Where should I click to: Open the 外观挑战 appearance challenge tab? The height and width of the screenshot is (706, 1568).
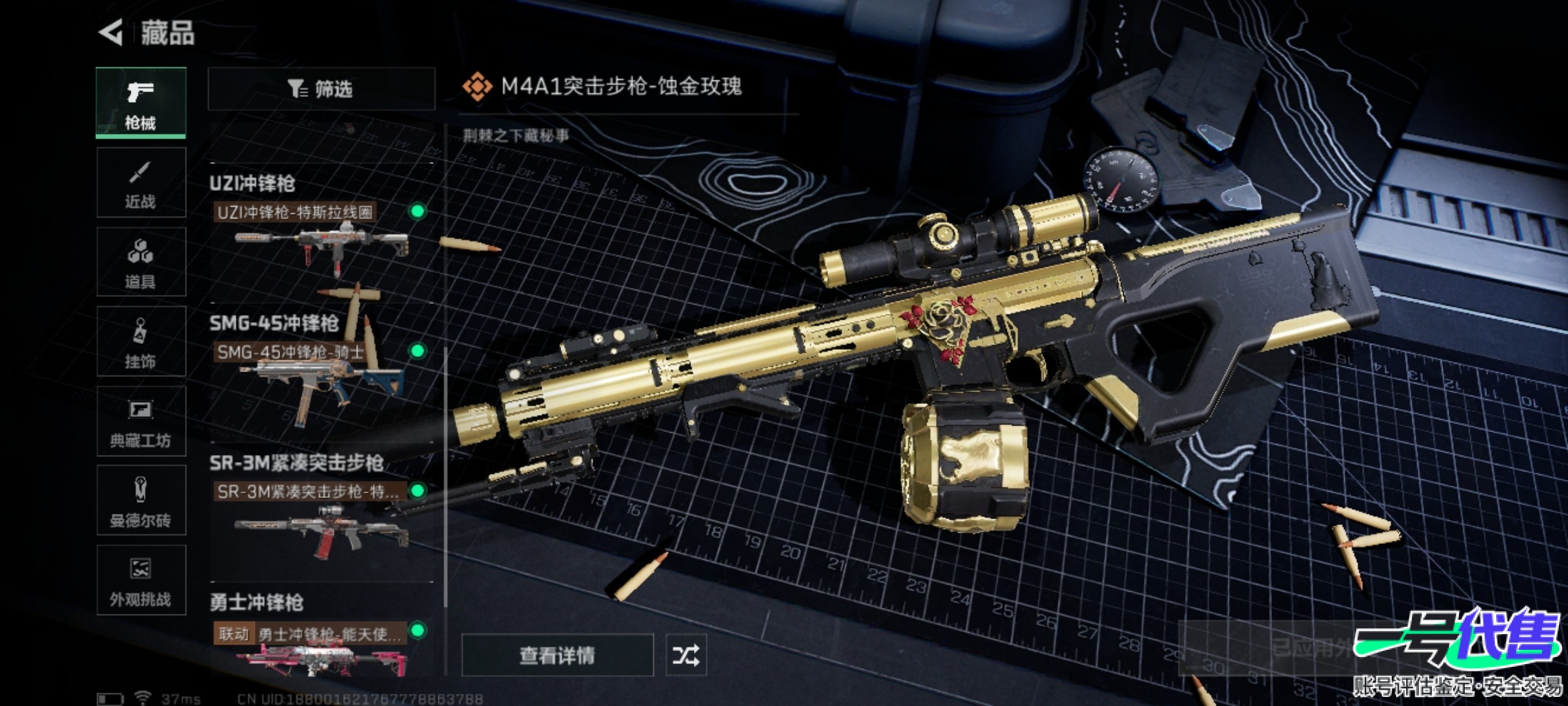pos(141,580)
